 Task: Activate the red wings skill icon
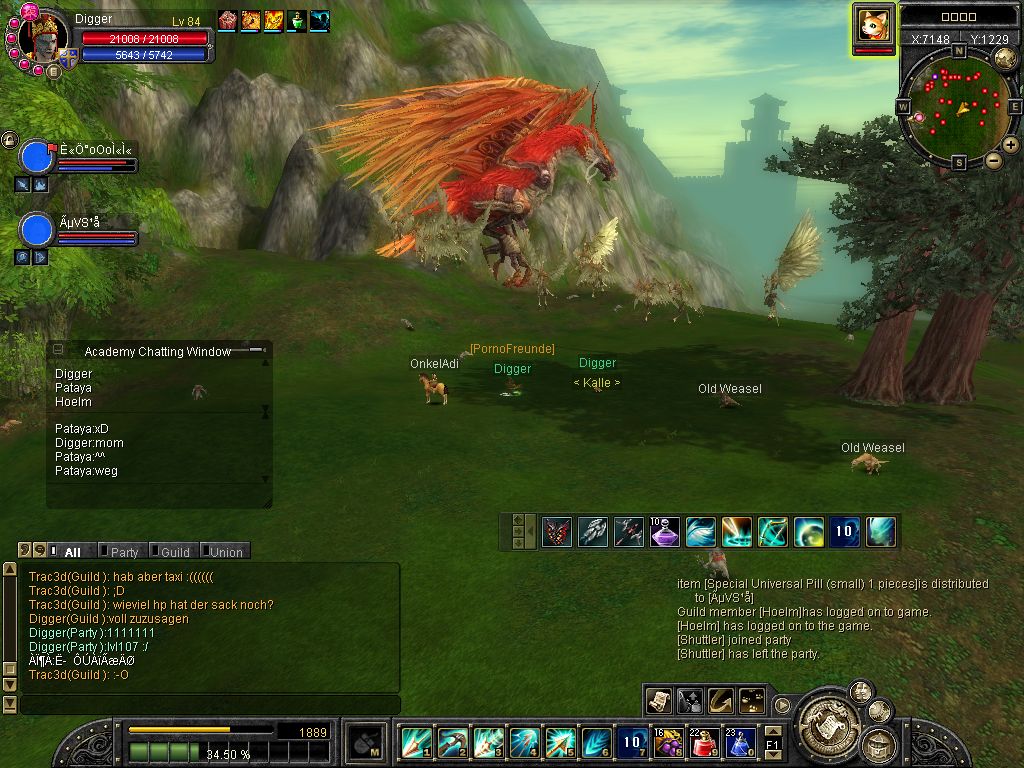pyautogui.click(x=557, y=532)
